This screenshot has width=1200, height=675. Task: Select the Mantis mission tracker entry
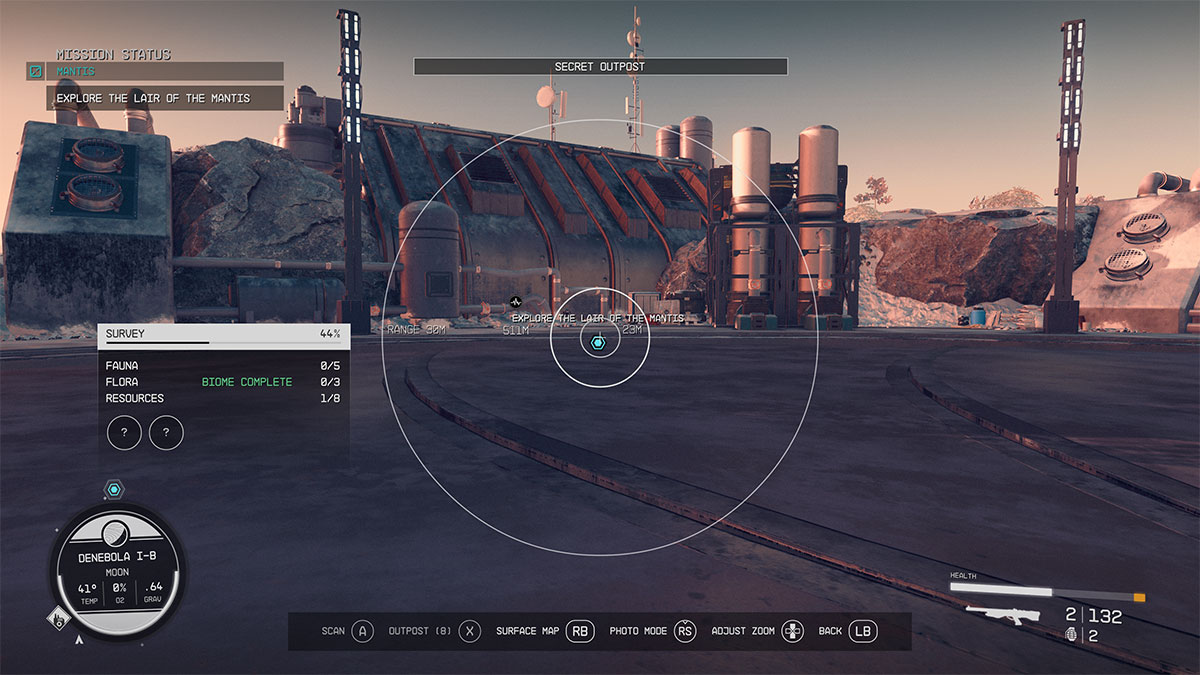(155, 71)
